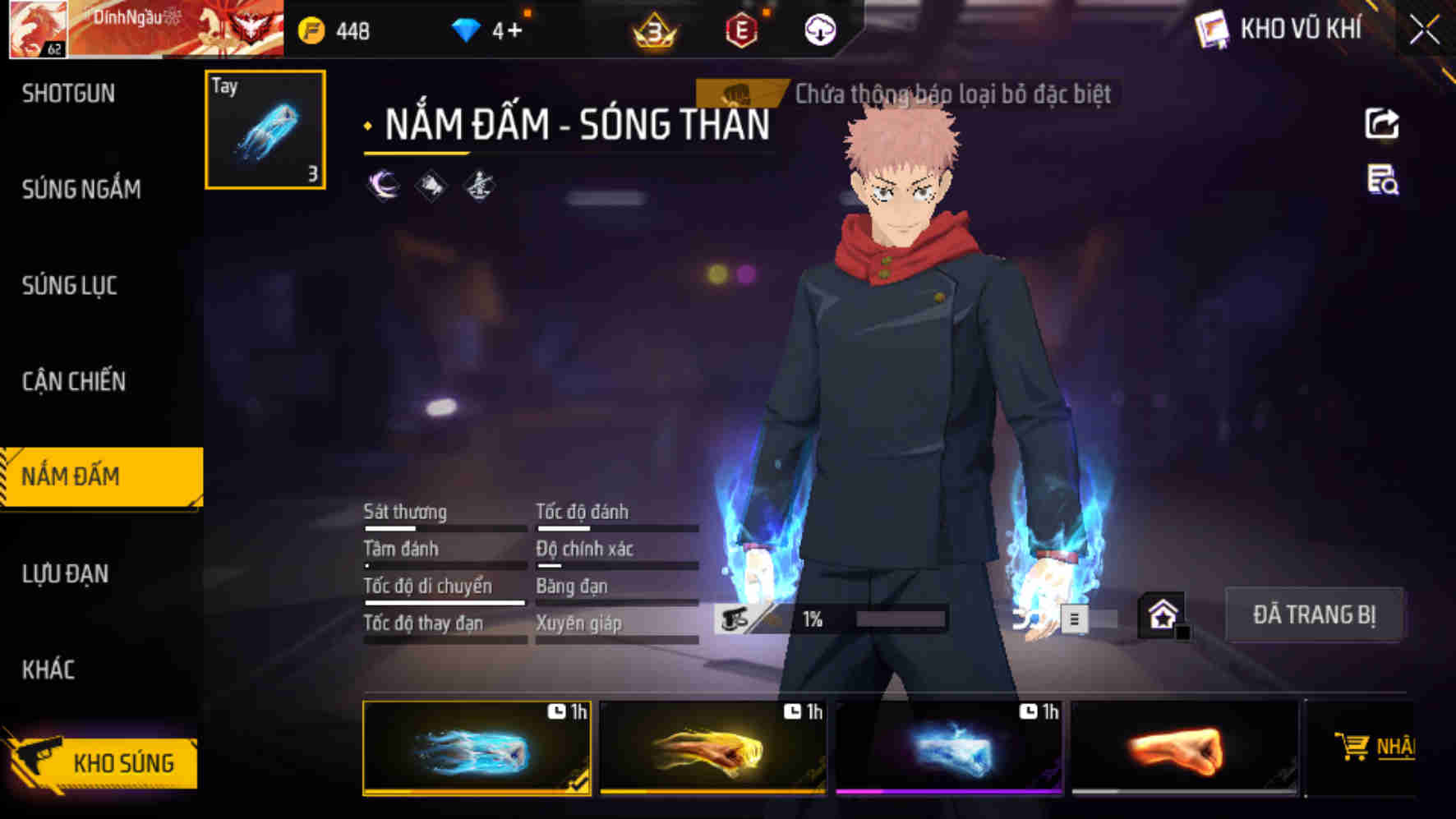1456x819 pixels.
Task: Click the red E event badge icon
Action: 741,32
